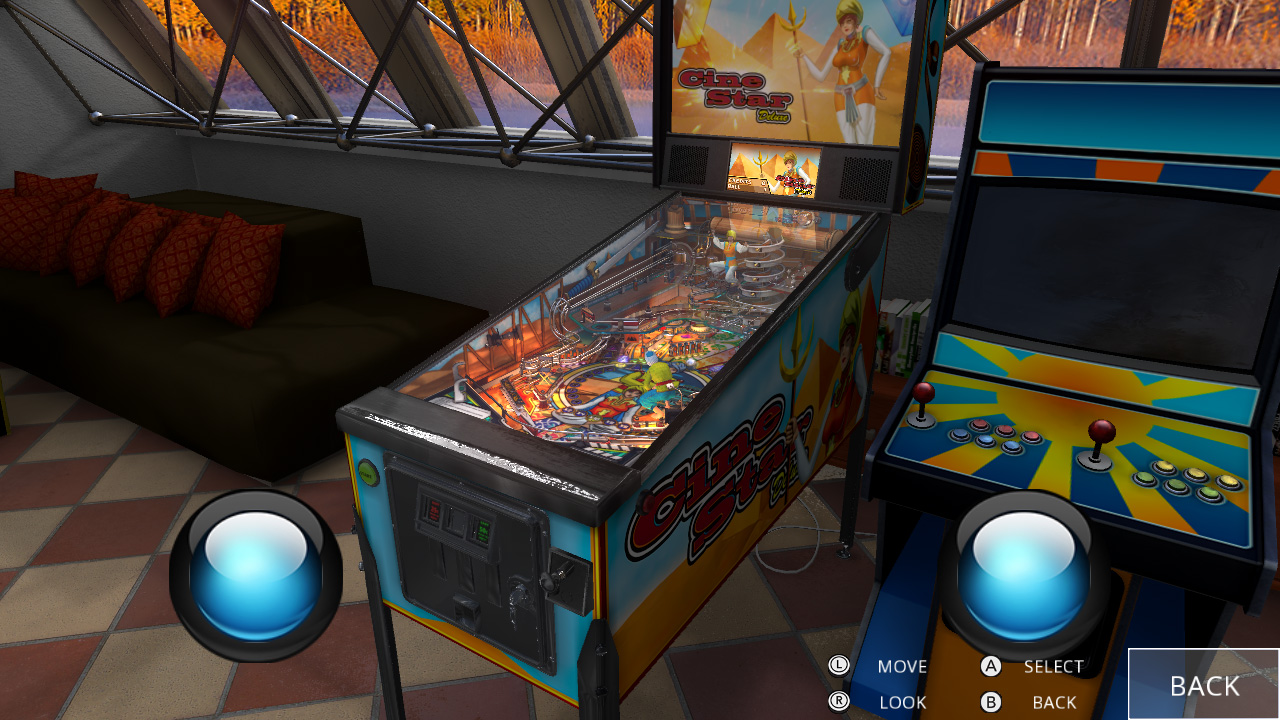The width and height of the screenshot is (1280, 720).
Task: Tap the right blue orb flipper control
Action: pyautogui.click(x=1020, y=572)
